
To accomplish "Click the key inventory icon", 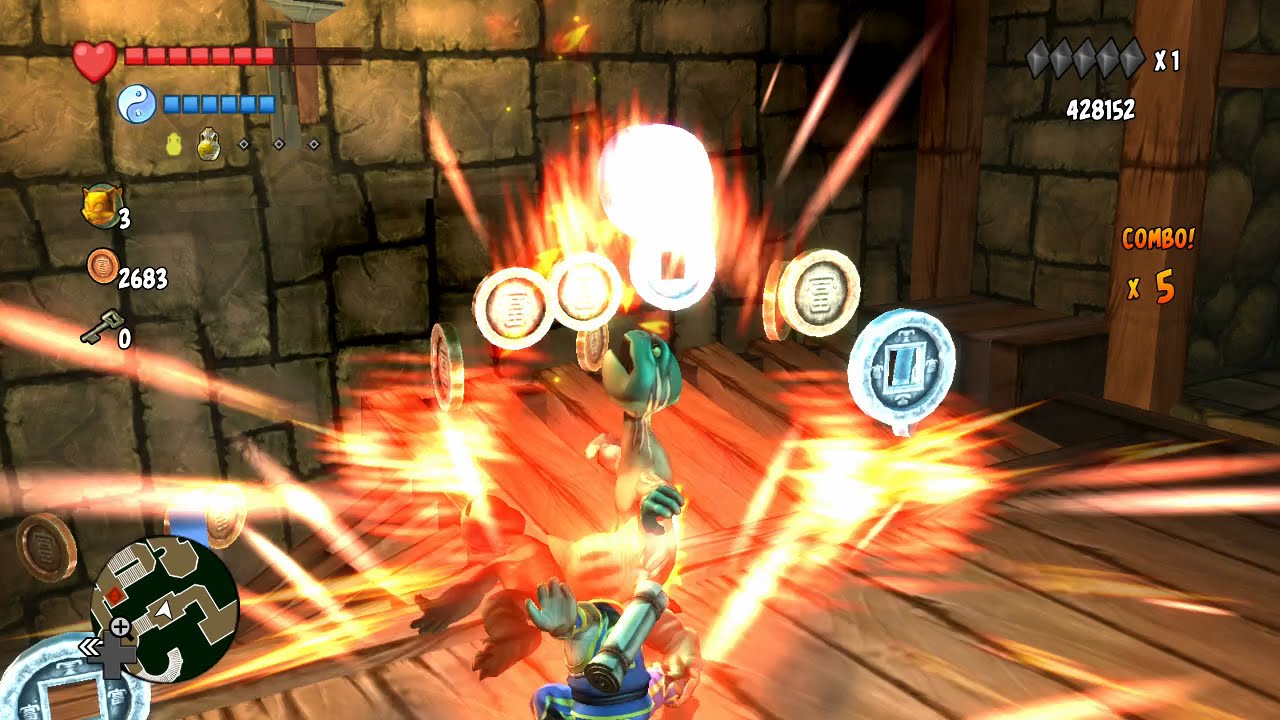I will coord(101,326).
